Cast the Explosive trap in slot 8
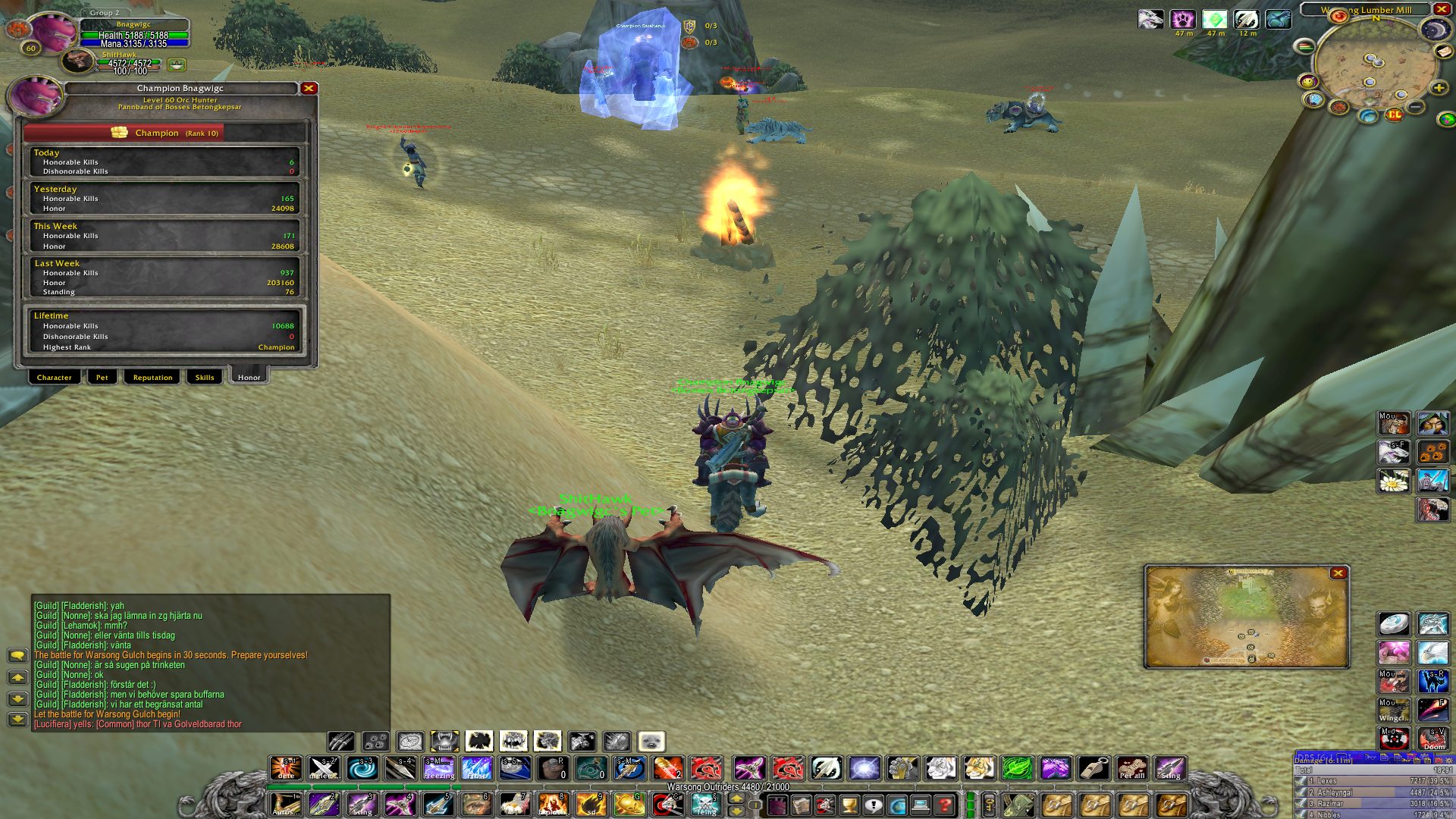Screen dimensions: 1456x819 click(552, 805)
